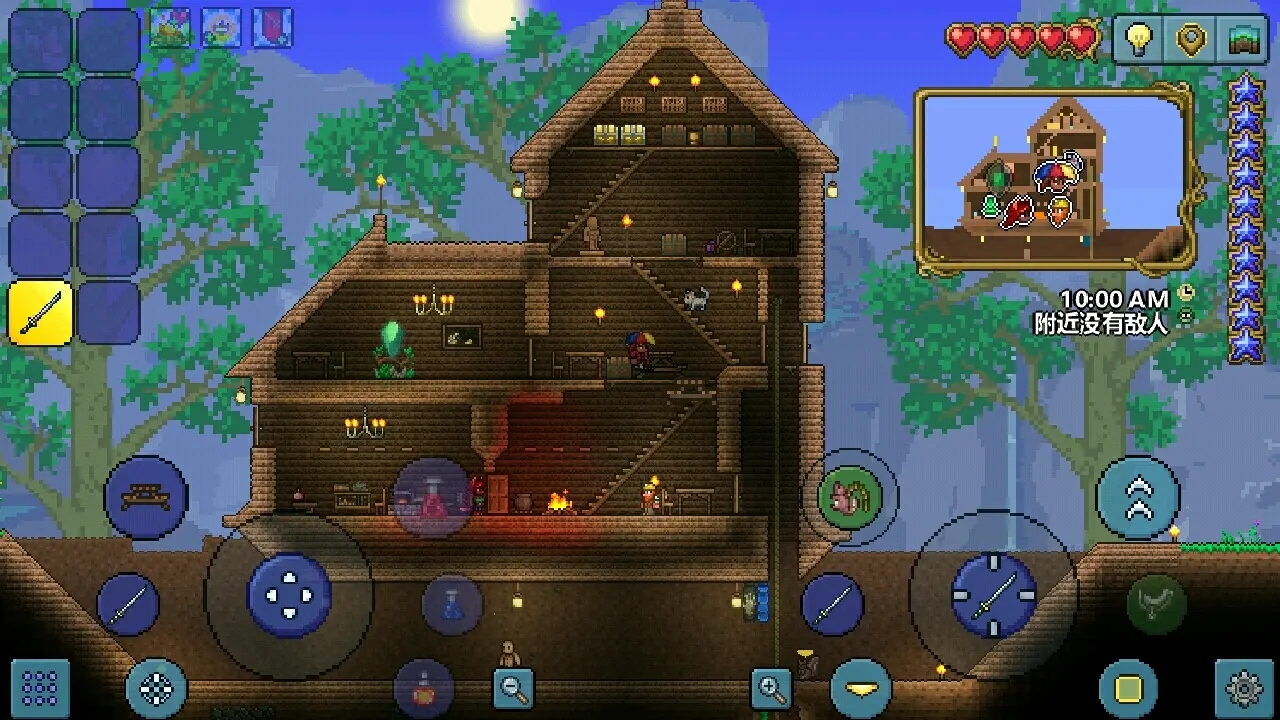This screenshot has height=720, width=1280.
Task: Fire the grappling hook button
Action: (x=1157, y=604)
